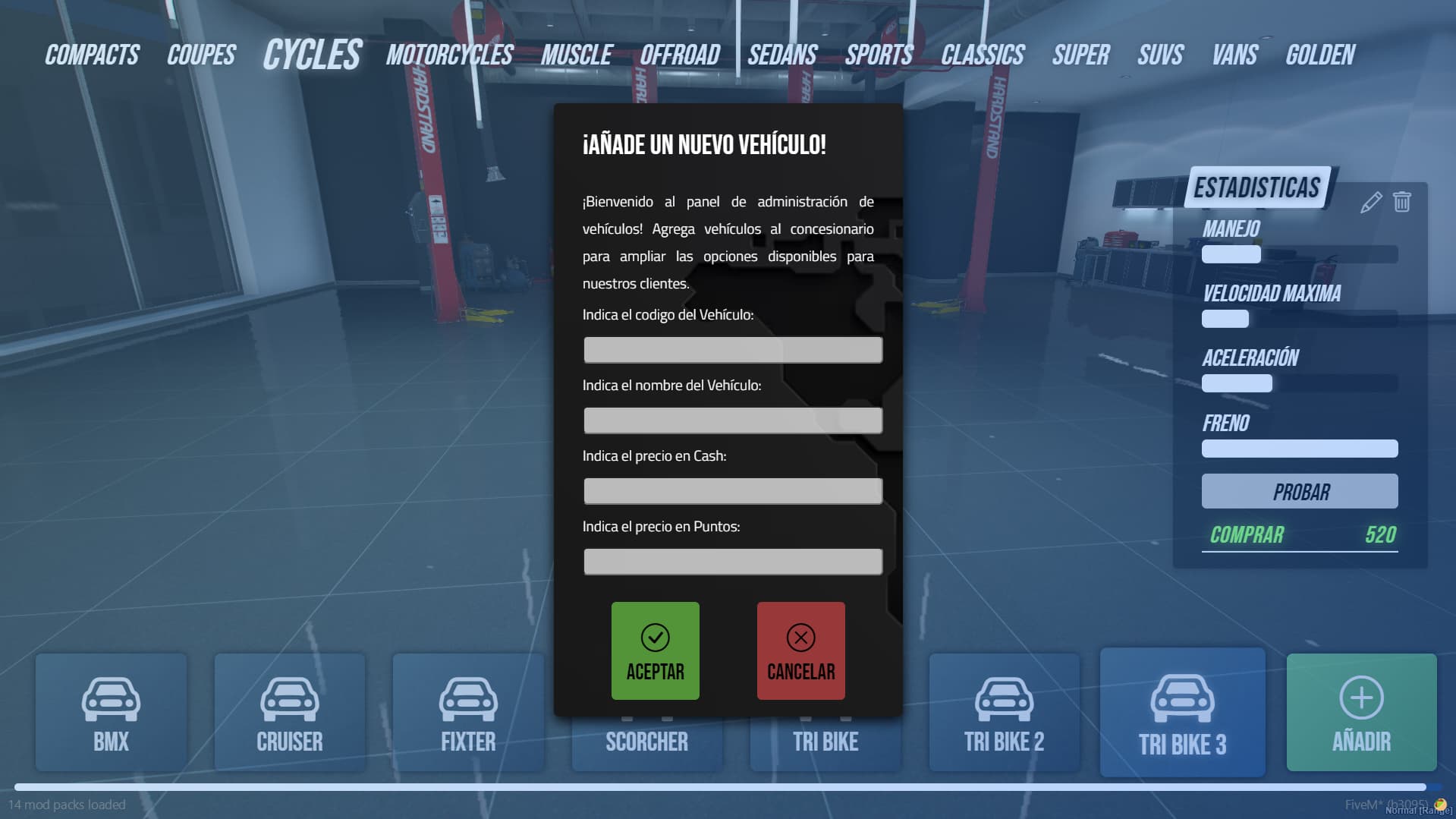The height and width of the screenshot is (819, 1456).
Task: Click the checkmark icon inside ACEPTAR
Action: coord(654,638)
